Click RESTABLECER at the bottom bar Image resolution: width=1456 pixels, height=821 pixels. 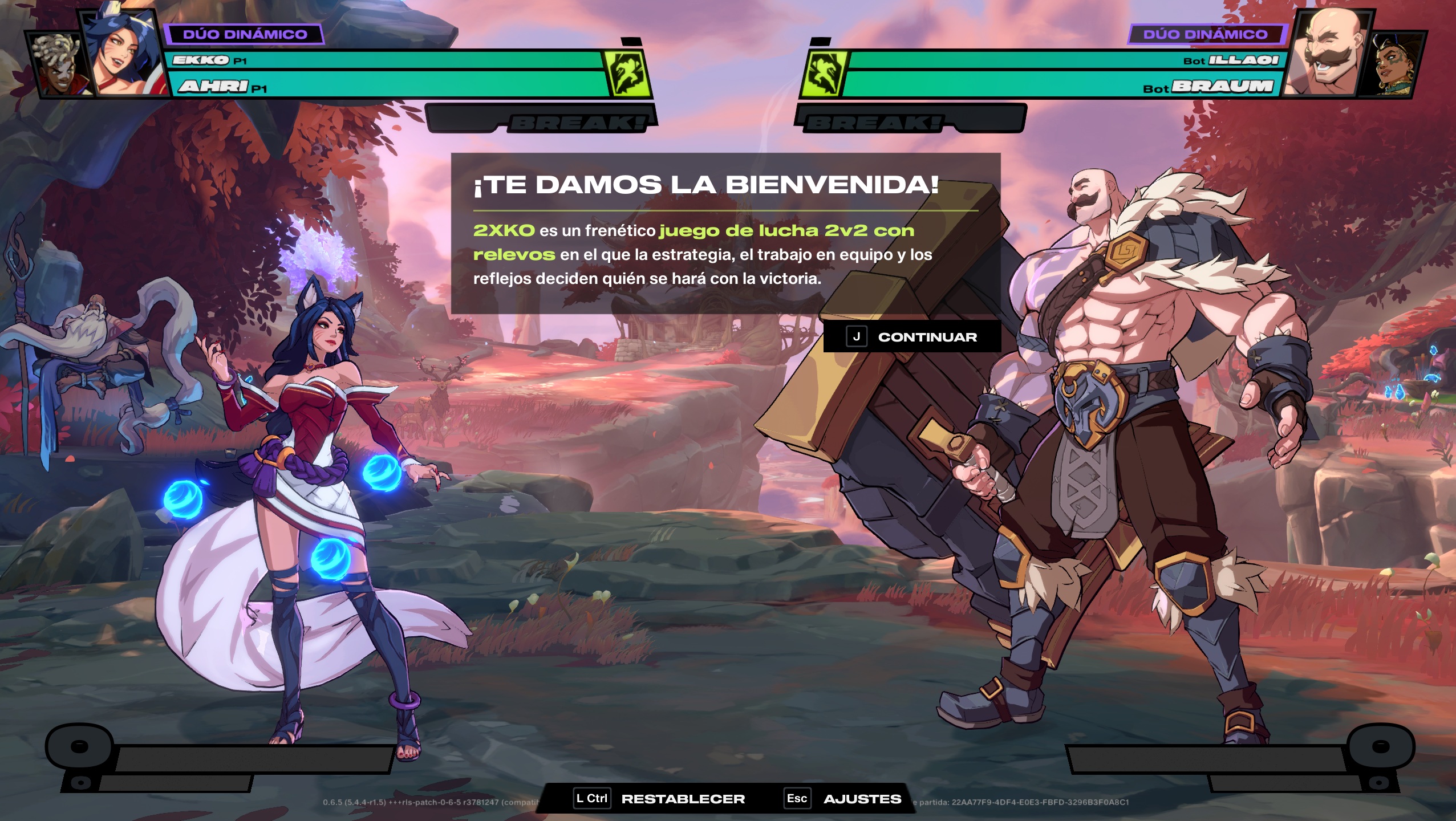[x=684, y=799]
